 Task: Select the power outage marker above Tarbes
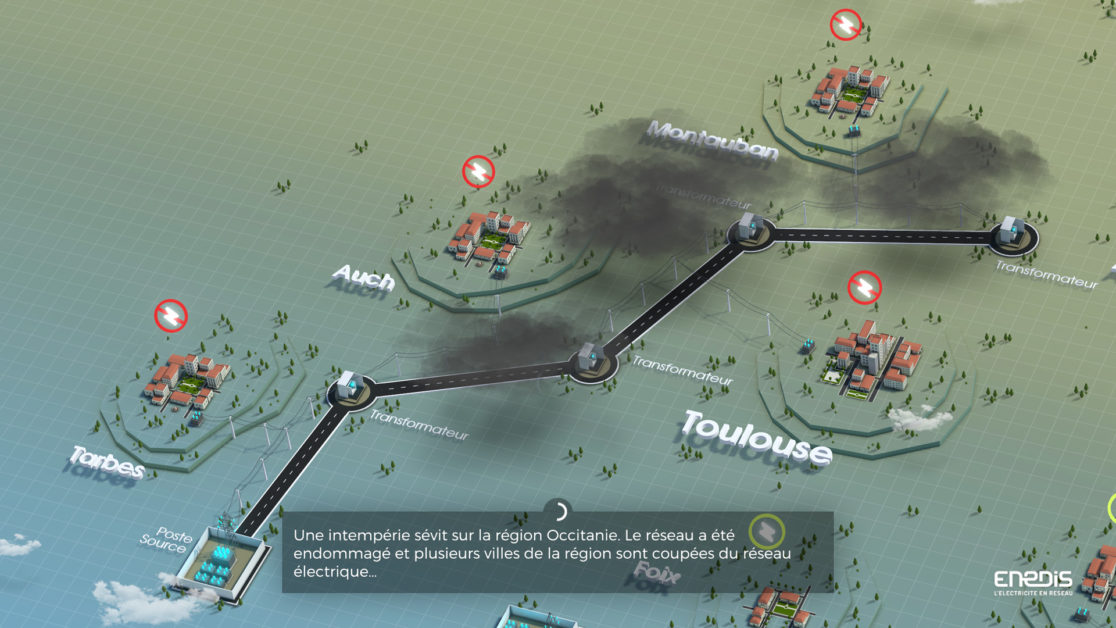pos(171,316)
